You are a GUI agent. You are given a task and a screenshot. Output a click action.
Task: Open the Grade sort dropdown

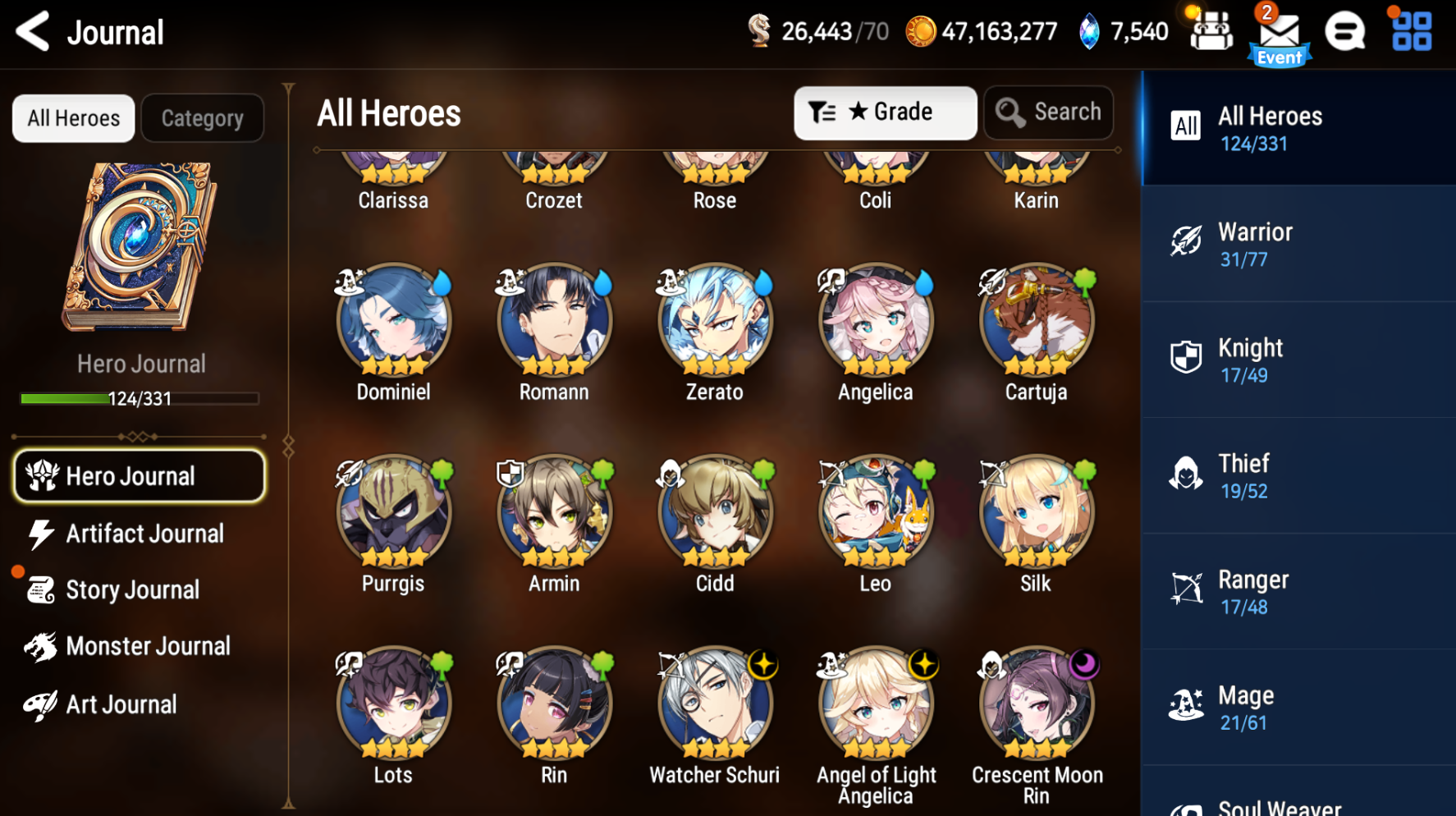(x=885, y=112)
